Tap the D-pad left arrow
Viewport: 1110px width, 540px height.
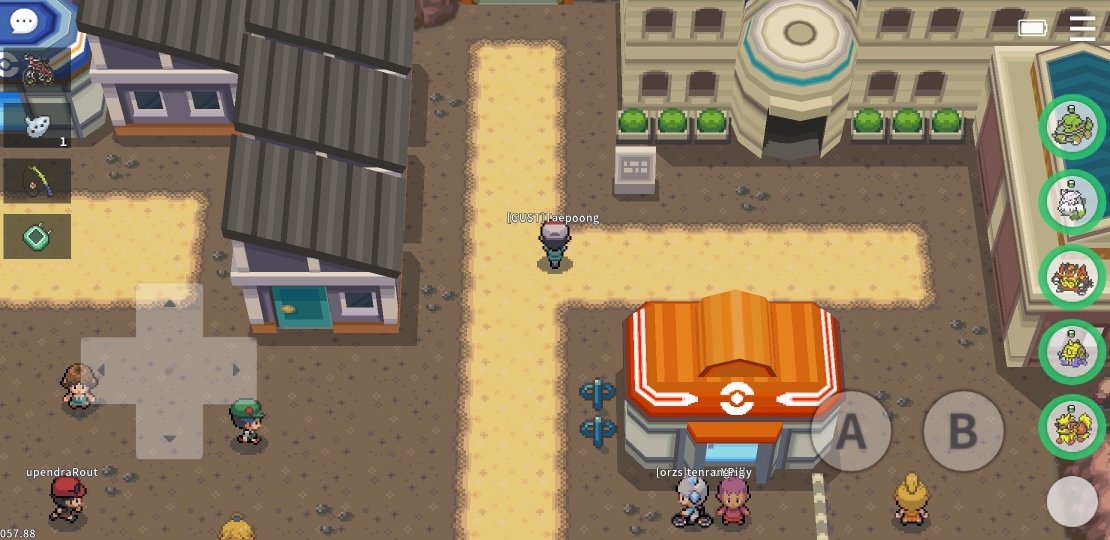[x=101, y=371]
